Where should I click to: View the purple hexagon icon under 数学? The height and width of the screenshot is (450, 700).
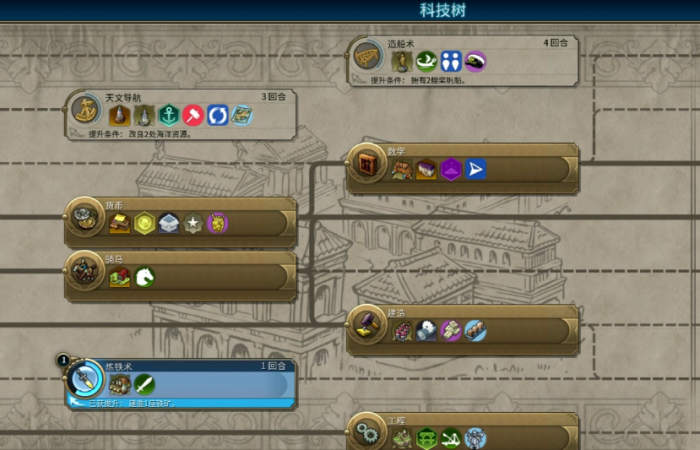pyautogui.click(x=450, y=169)
